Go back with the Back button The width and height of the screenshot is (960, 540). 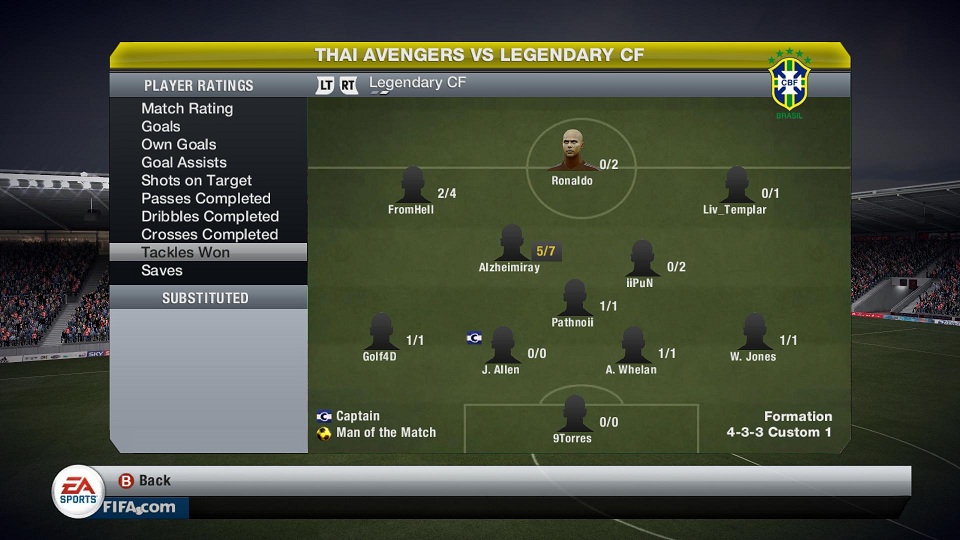(x=146, y=480)
